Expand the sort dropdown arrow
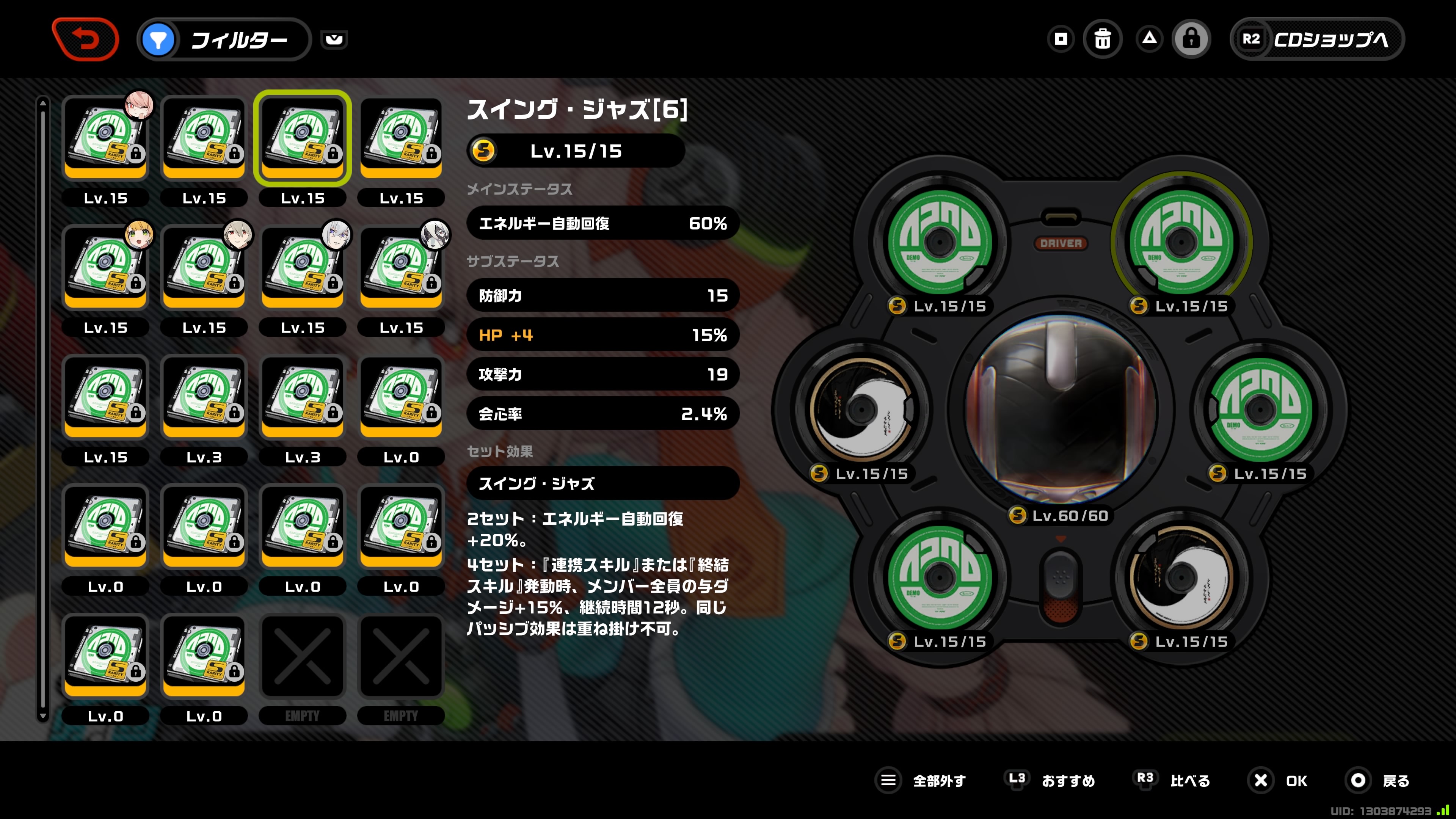Image resolution: width=1456 pixels, height=819 pixels. [334, 39]
